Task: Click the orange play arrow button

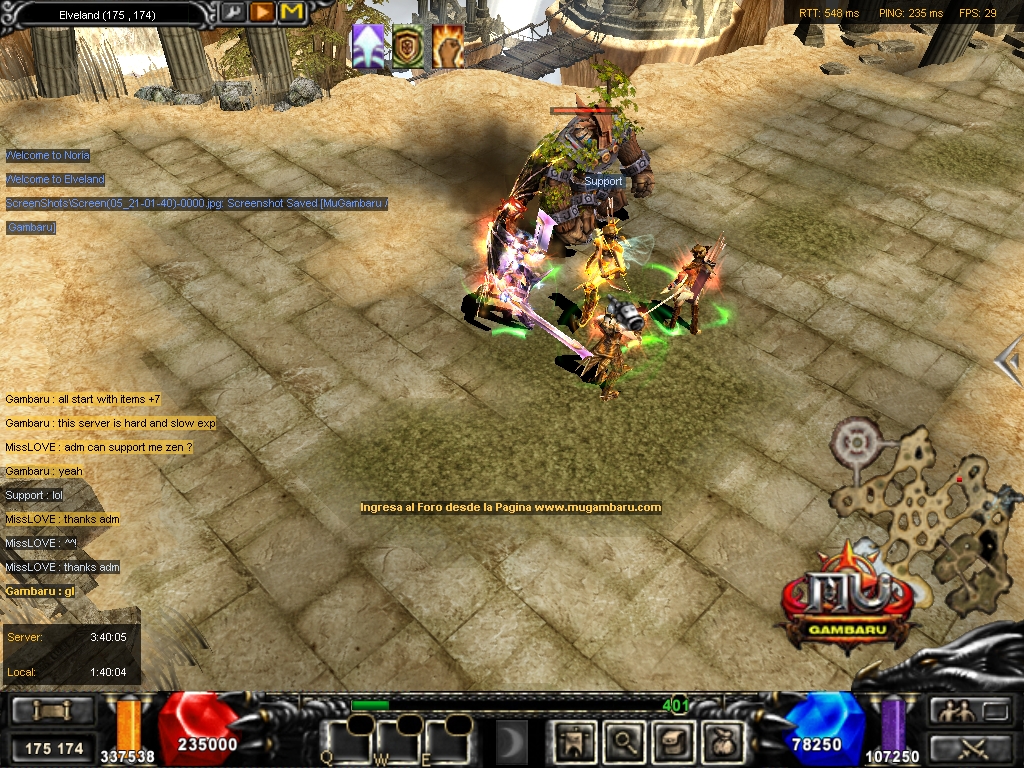Action: click(x=262, y=13)
